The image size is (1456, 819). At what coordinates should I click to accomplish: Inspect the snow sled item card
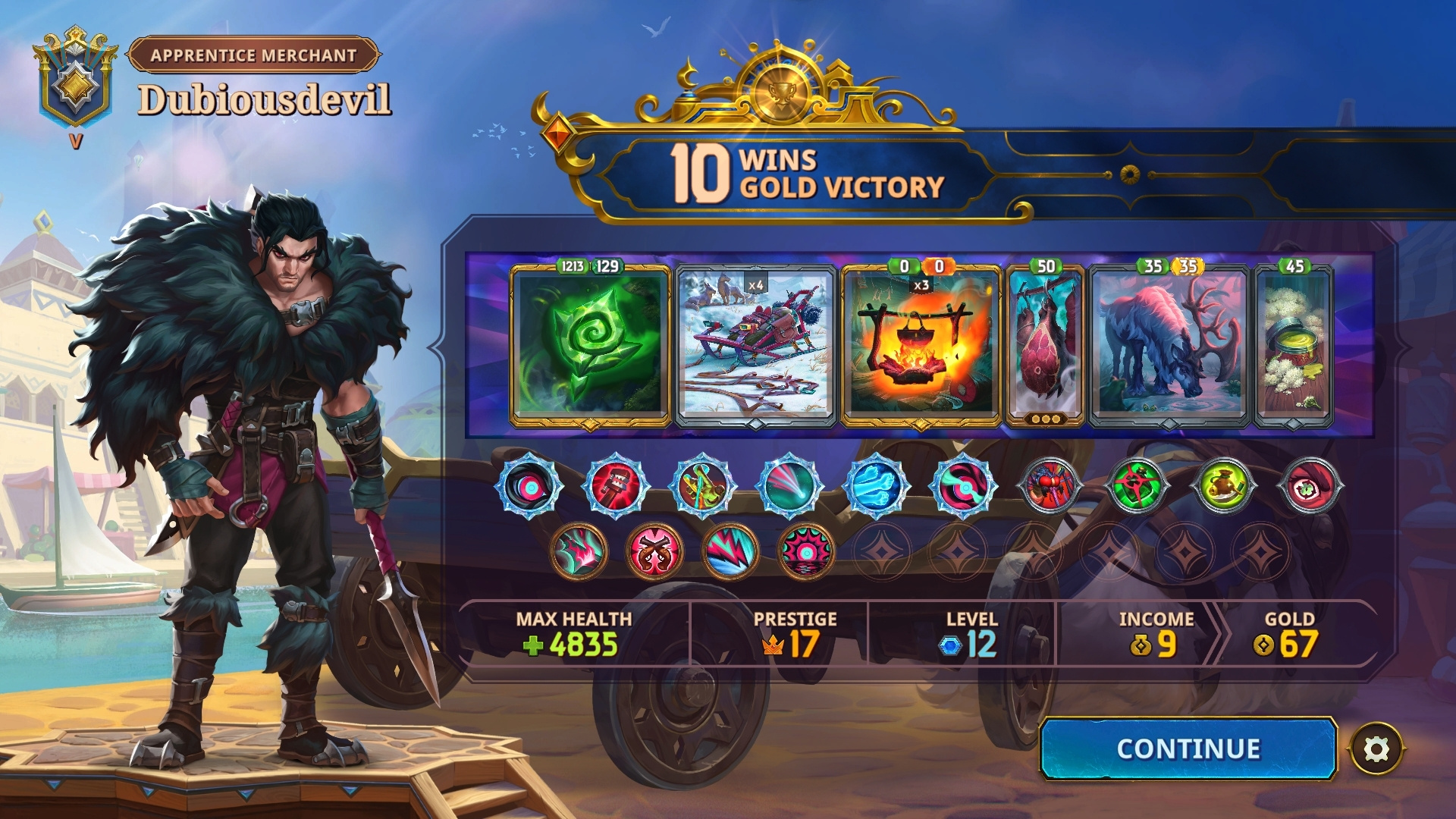[755, 346]
